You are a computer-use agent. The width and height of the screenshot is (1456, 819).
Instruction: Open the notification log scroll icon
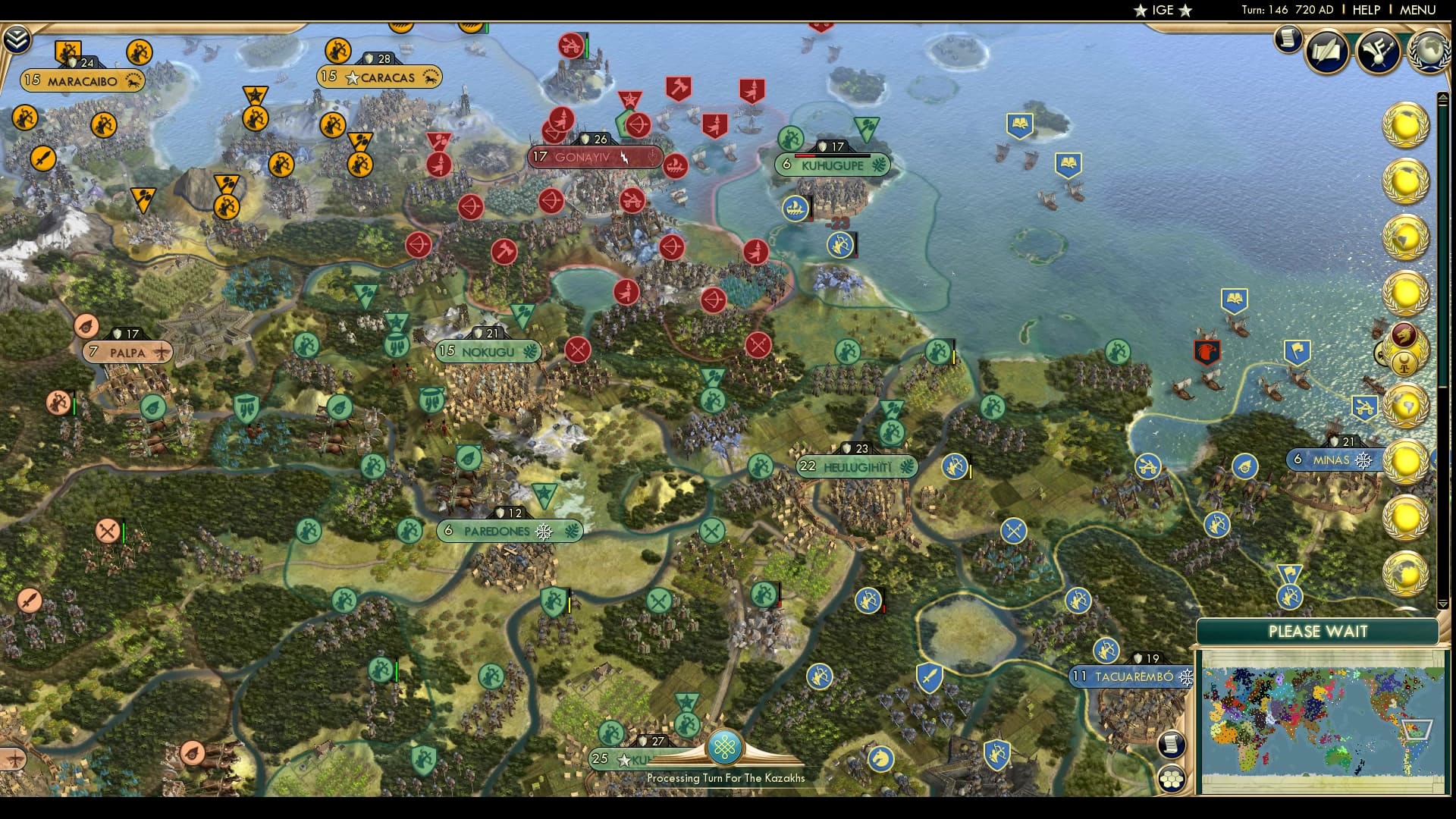[x=1287, y=39]
